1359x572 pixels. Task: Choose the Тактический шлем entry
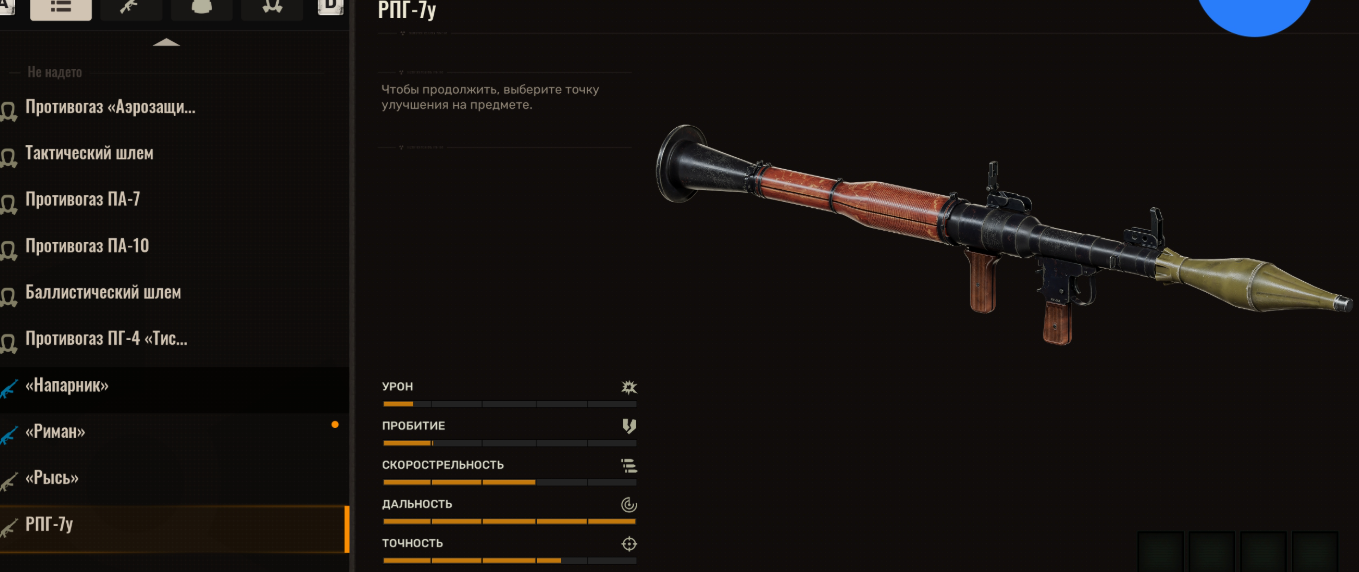click(89, 153)
